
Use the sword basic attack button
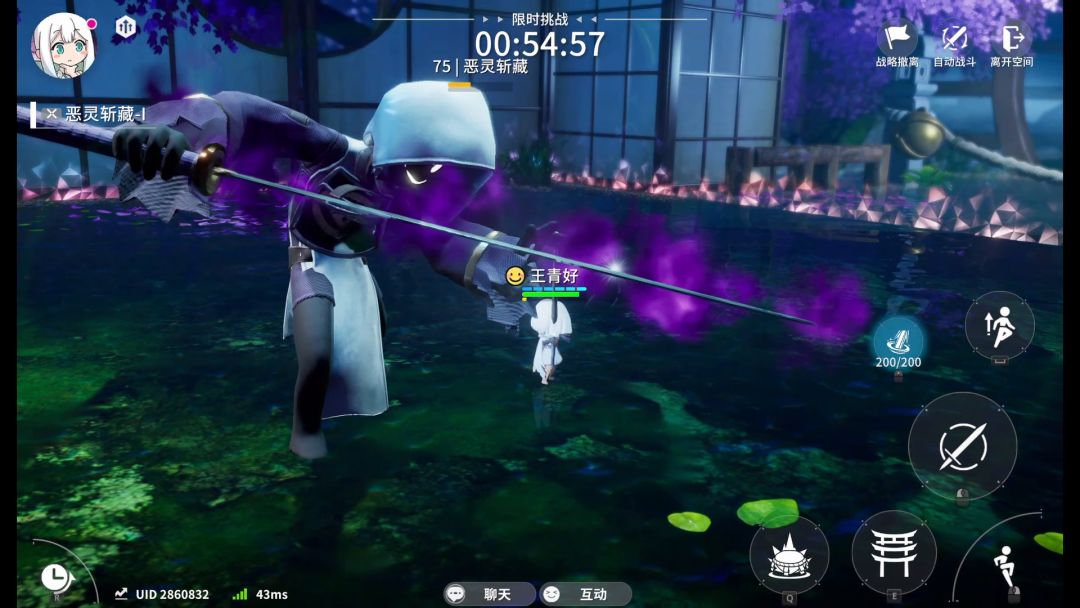pos(962,446)
